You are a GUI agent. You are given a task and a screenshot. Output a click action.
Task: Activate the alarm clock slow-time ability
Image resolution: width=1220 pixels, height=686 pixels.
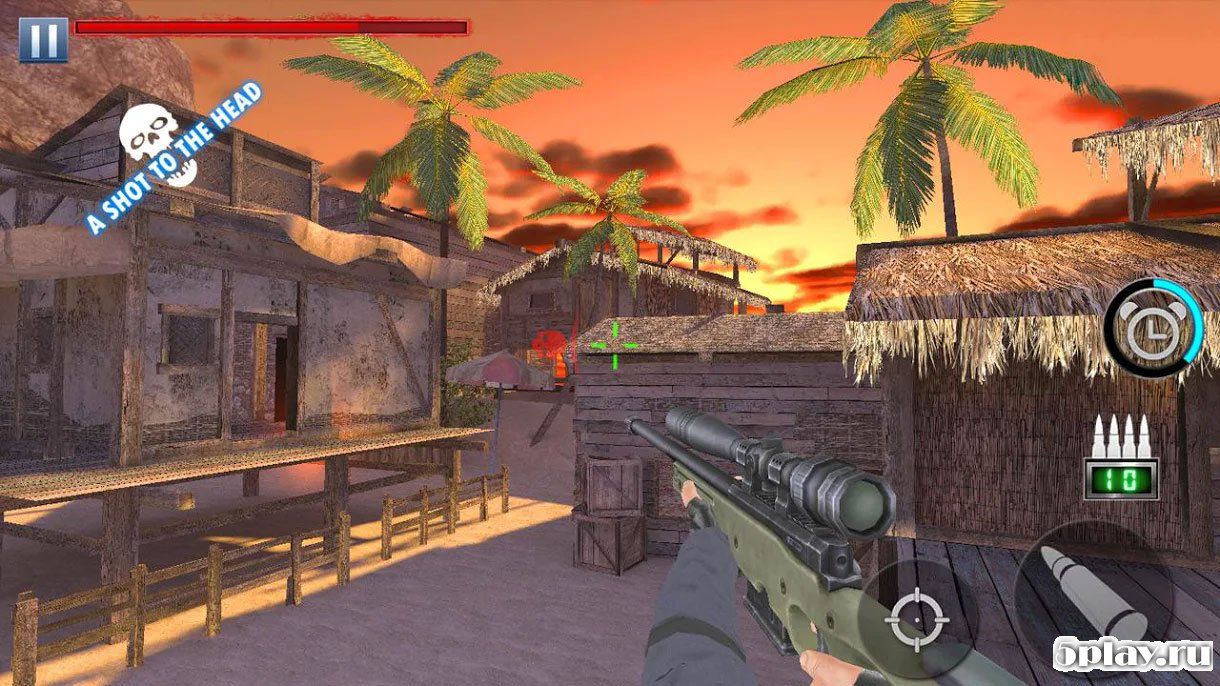pos(1152,328)
